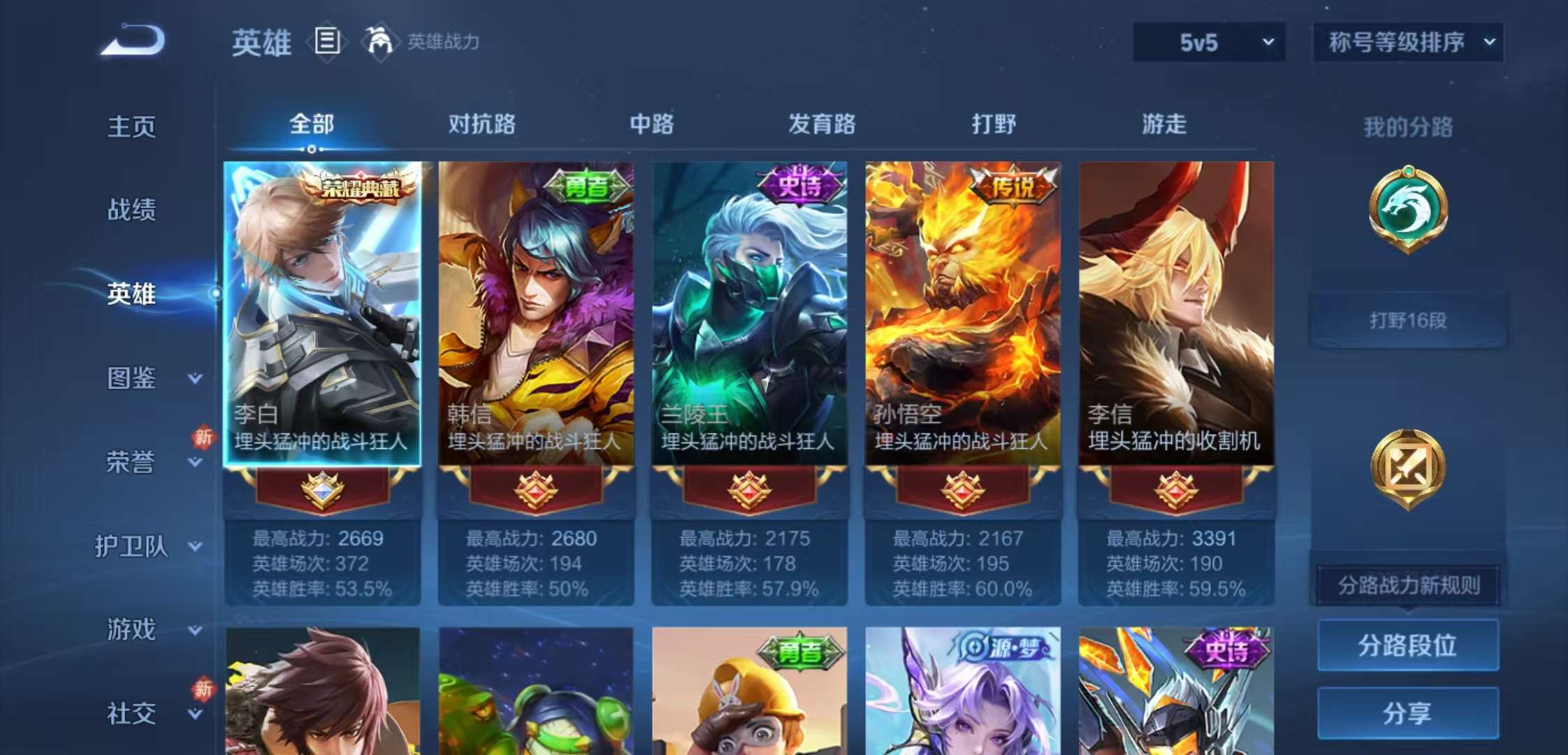Open the 称号等级排序 sorting dropdown

1407,43
